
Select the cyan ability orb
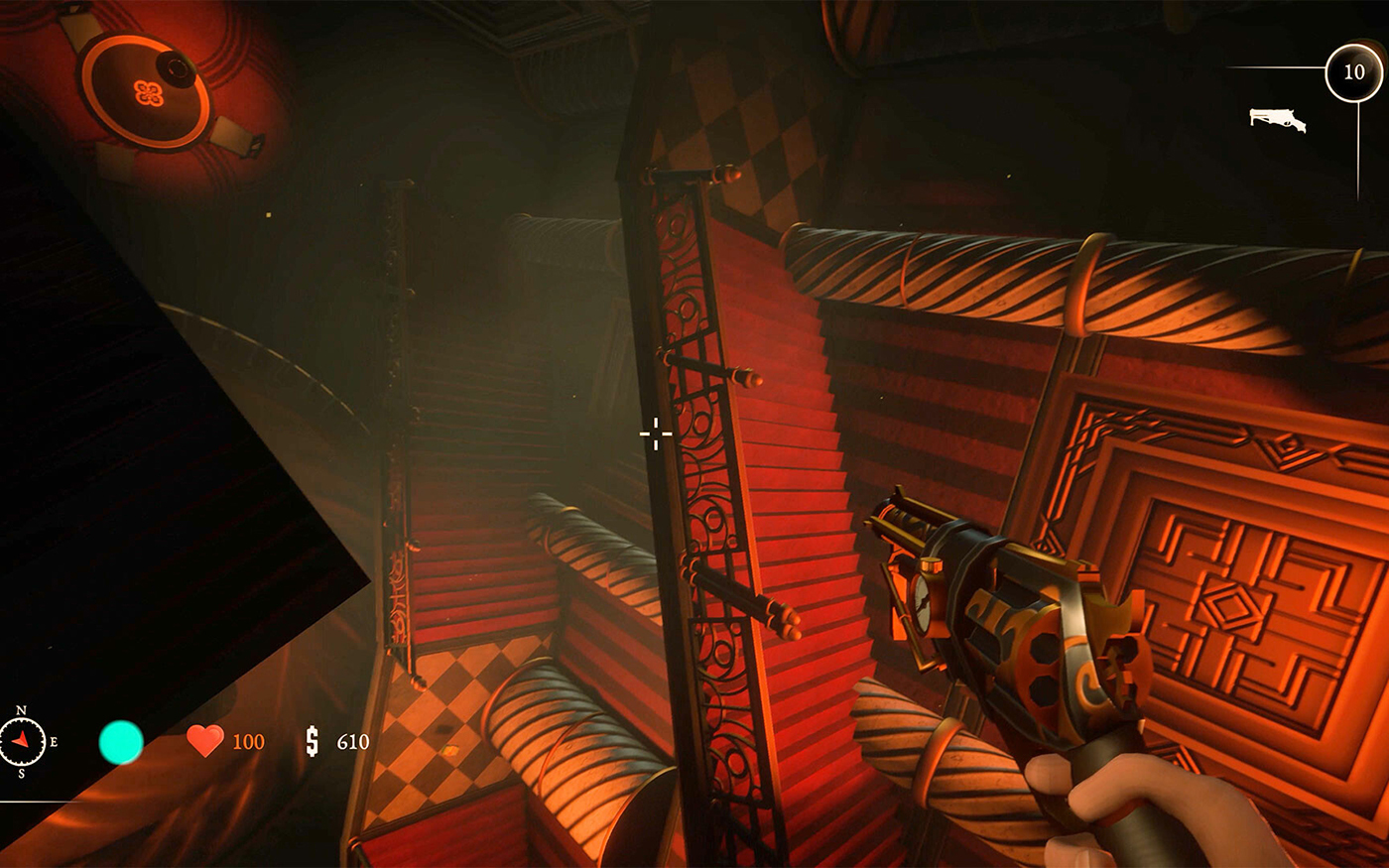121,742
